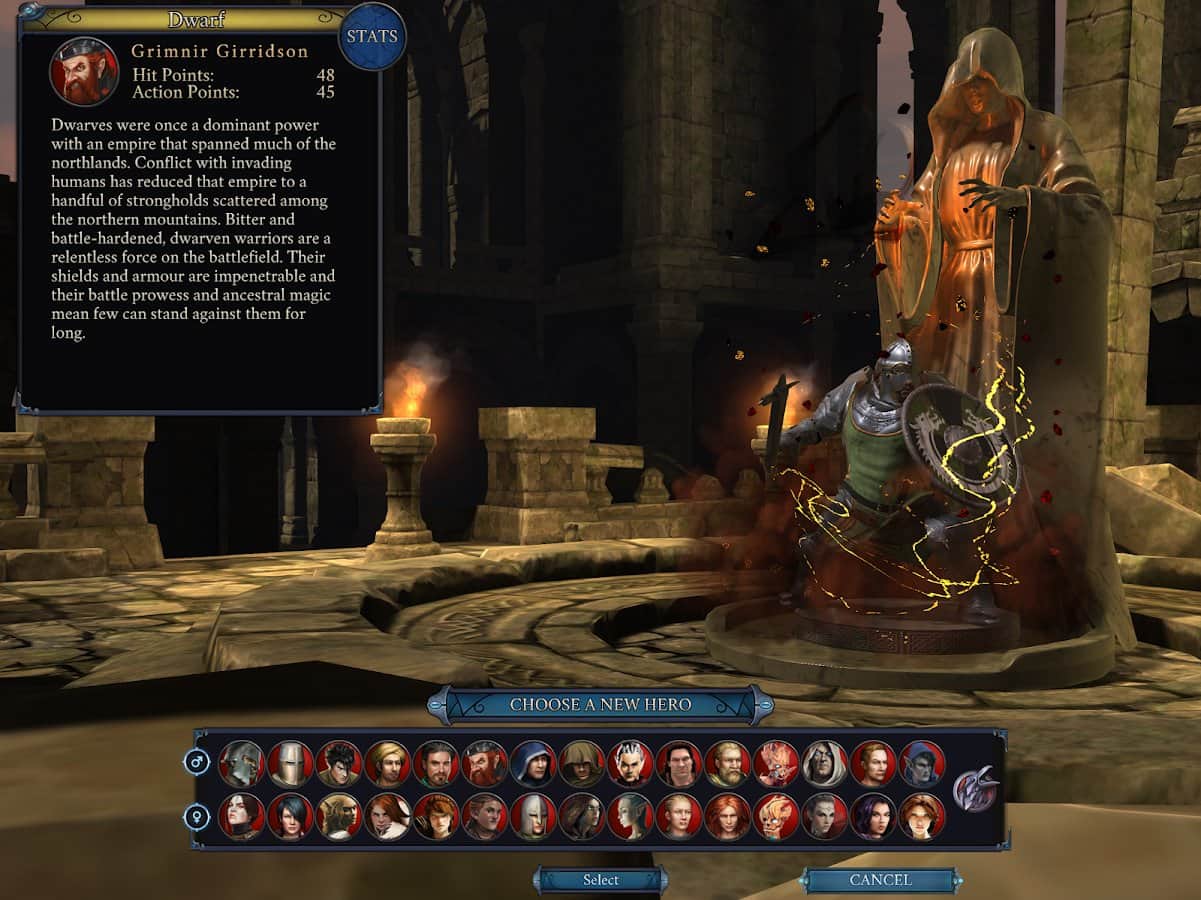
Task: Pick the female purple-haired hero portrait
Action: point(873,816)
